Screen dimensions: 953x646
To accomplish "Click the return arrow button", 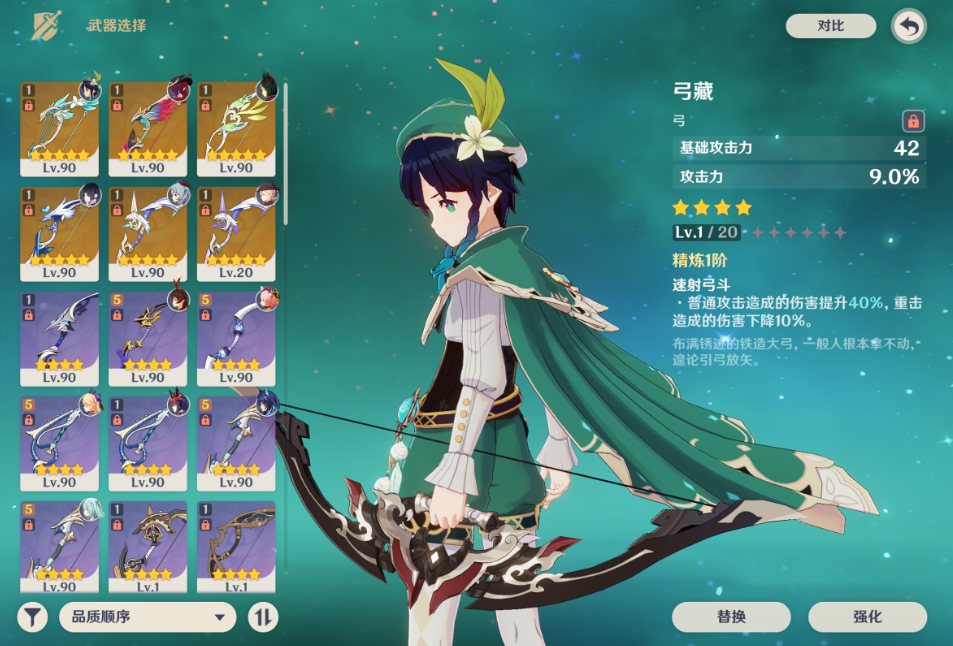I will pyautogui.click(x=908, y=27).
